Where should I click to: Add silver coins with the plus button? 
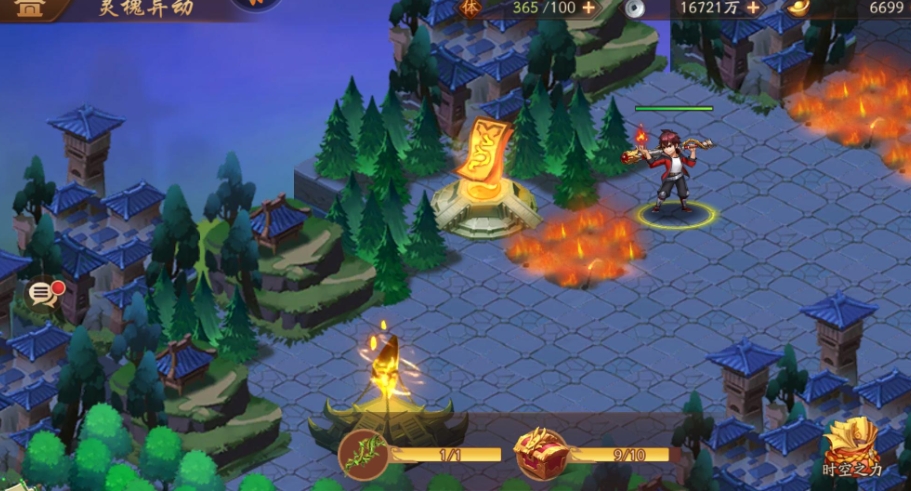pos(752,7)
